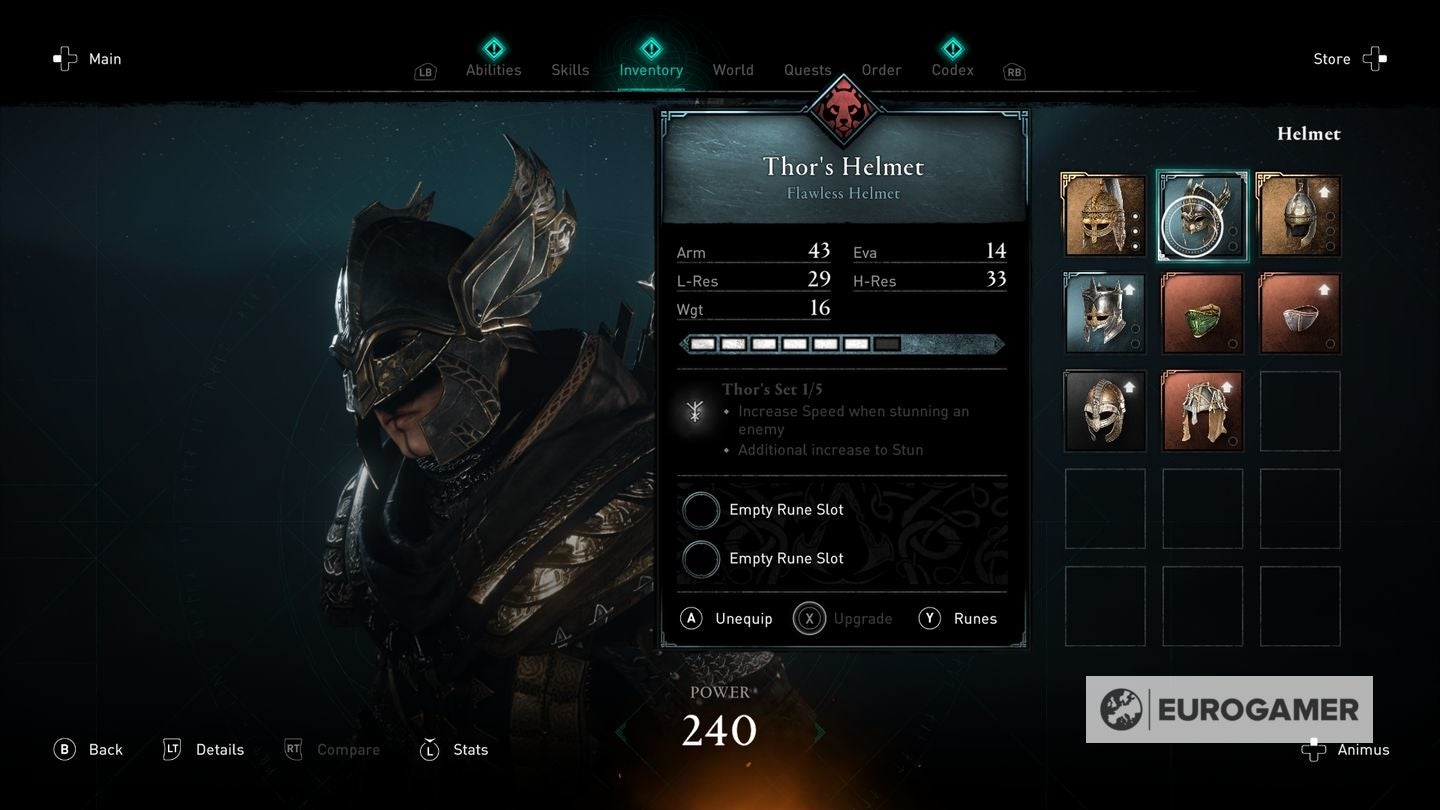Select Thor's Helmet in the inventory grid
This screenshot has width=1440, height=810.
point(1202,214)
